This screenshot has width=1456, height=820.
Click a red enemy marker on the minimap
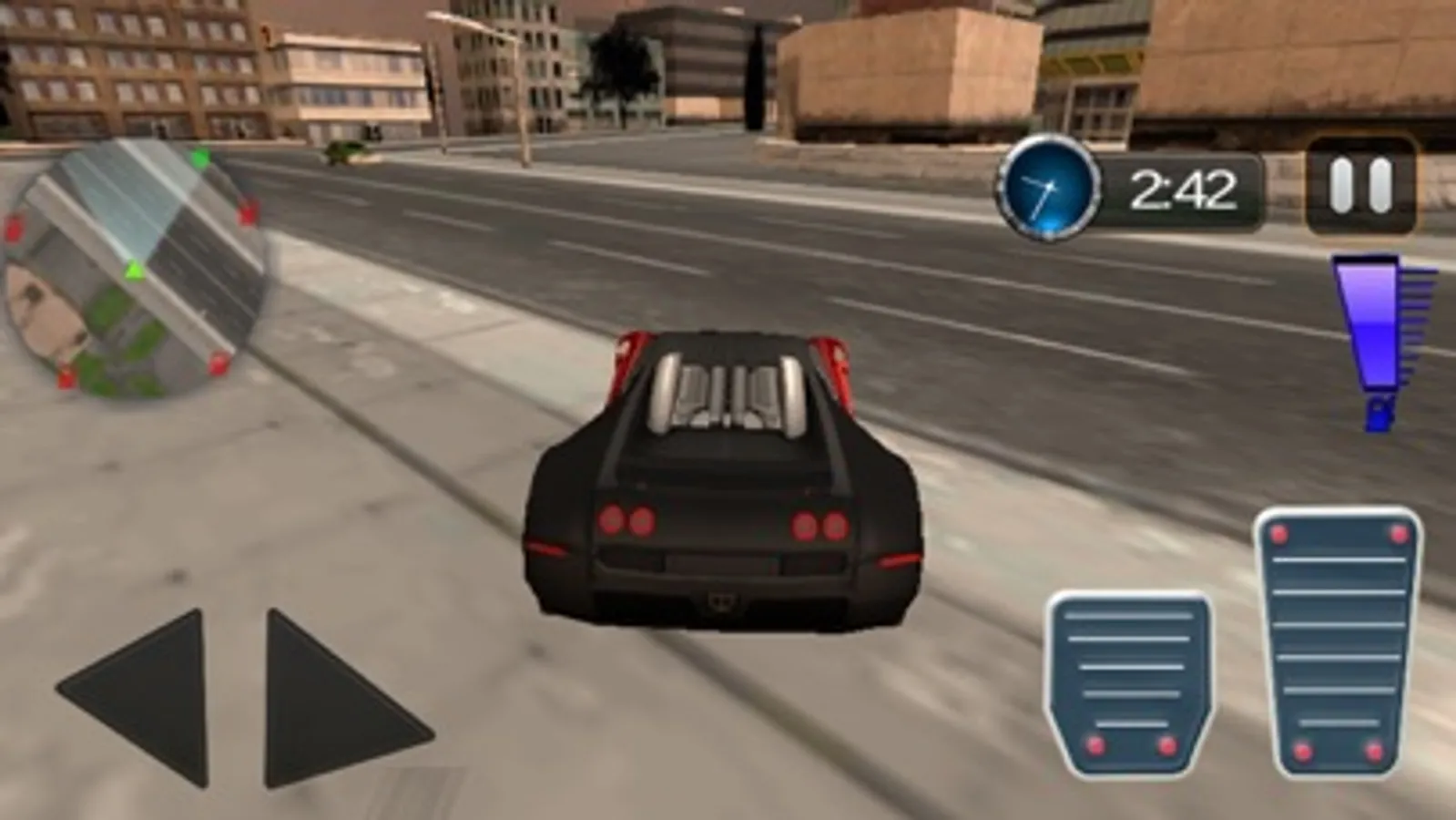pos(248,213)
